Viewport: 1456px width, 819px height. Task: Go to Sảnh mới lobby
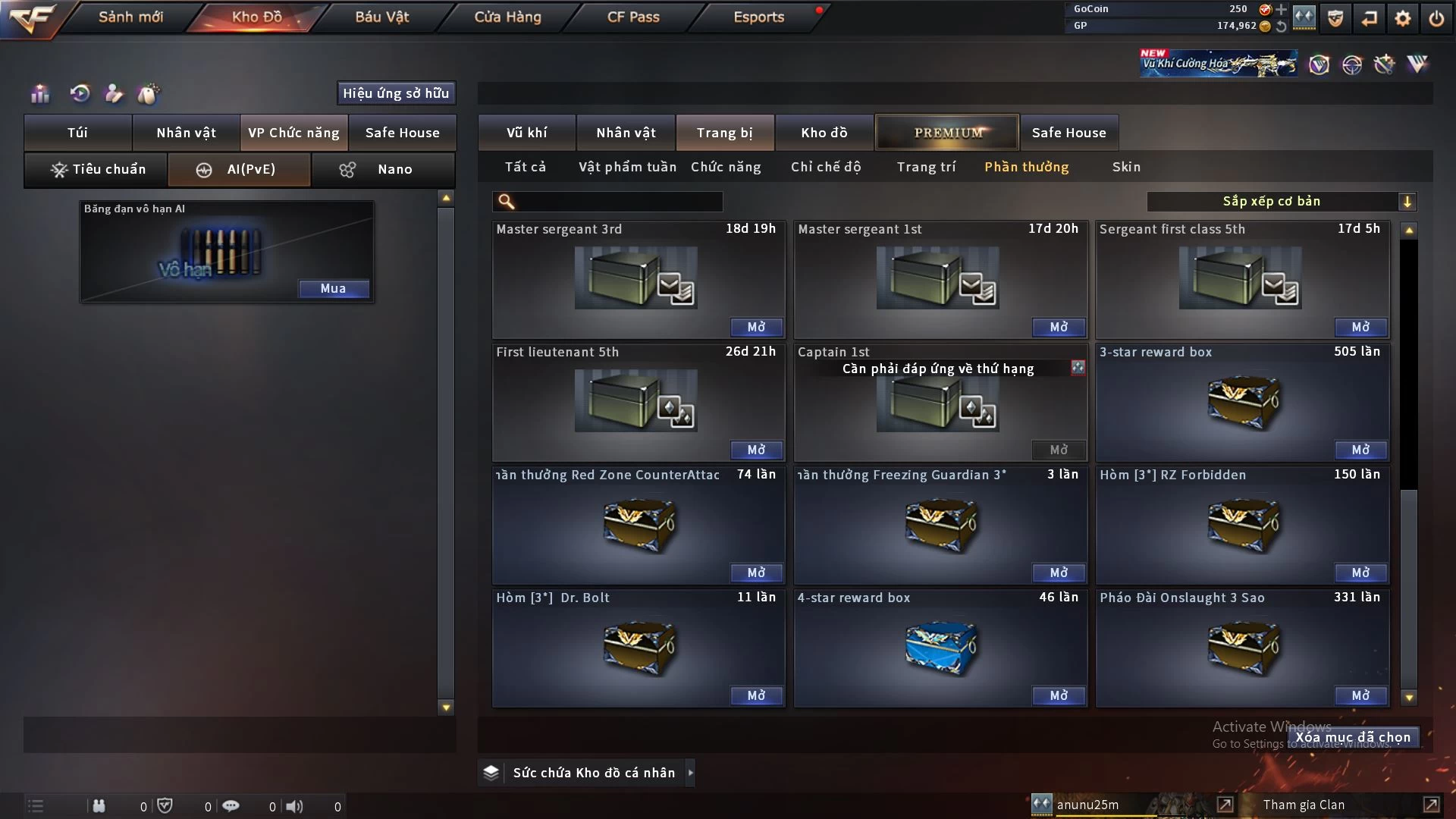click(130, 17)
